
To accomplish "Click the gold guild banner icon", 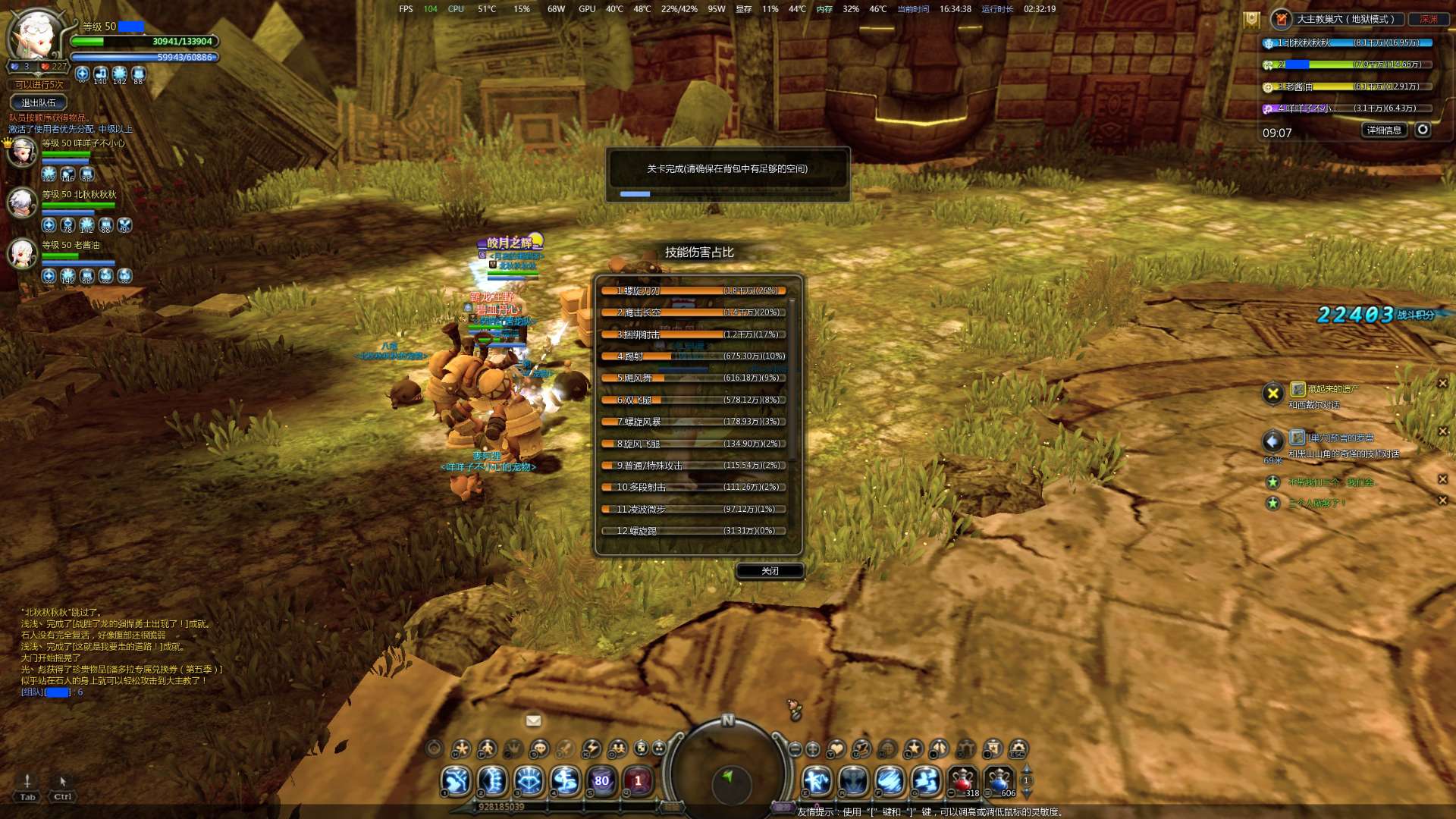I will click(1251, 20).
